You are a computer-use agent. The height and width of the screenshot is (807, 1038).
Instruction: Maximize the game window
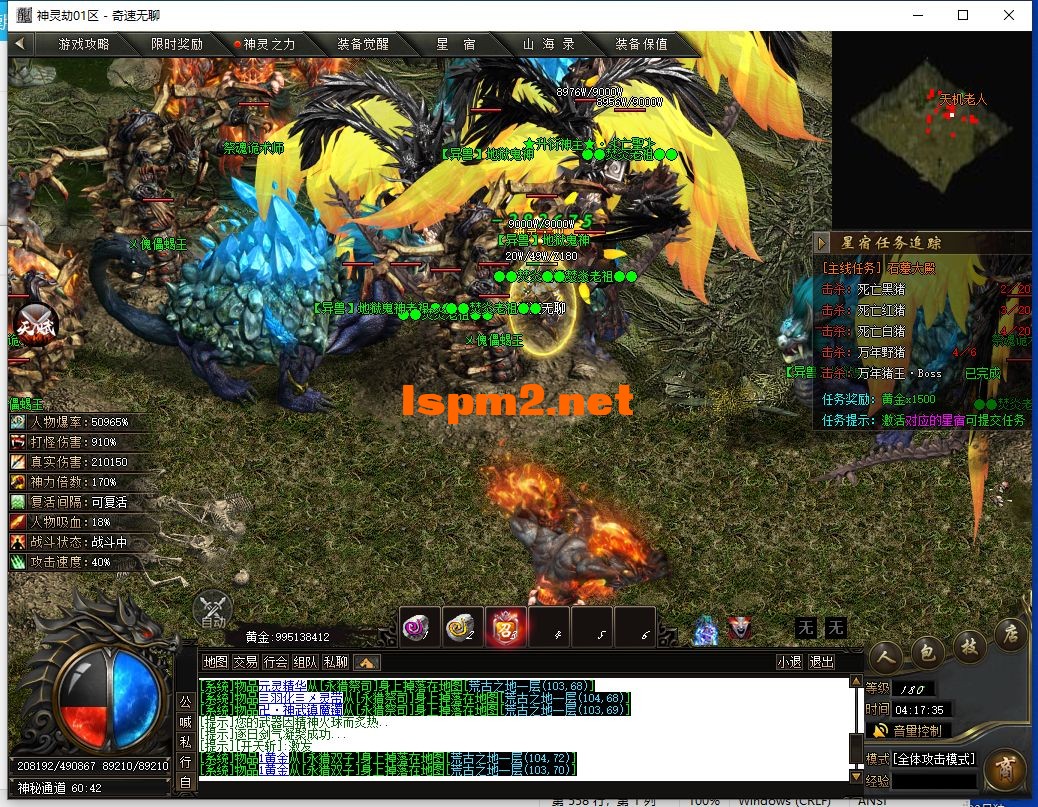(x=963, y=15)
